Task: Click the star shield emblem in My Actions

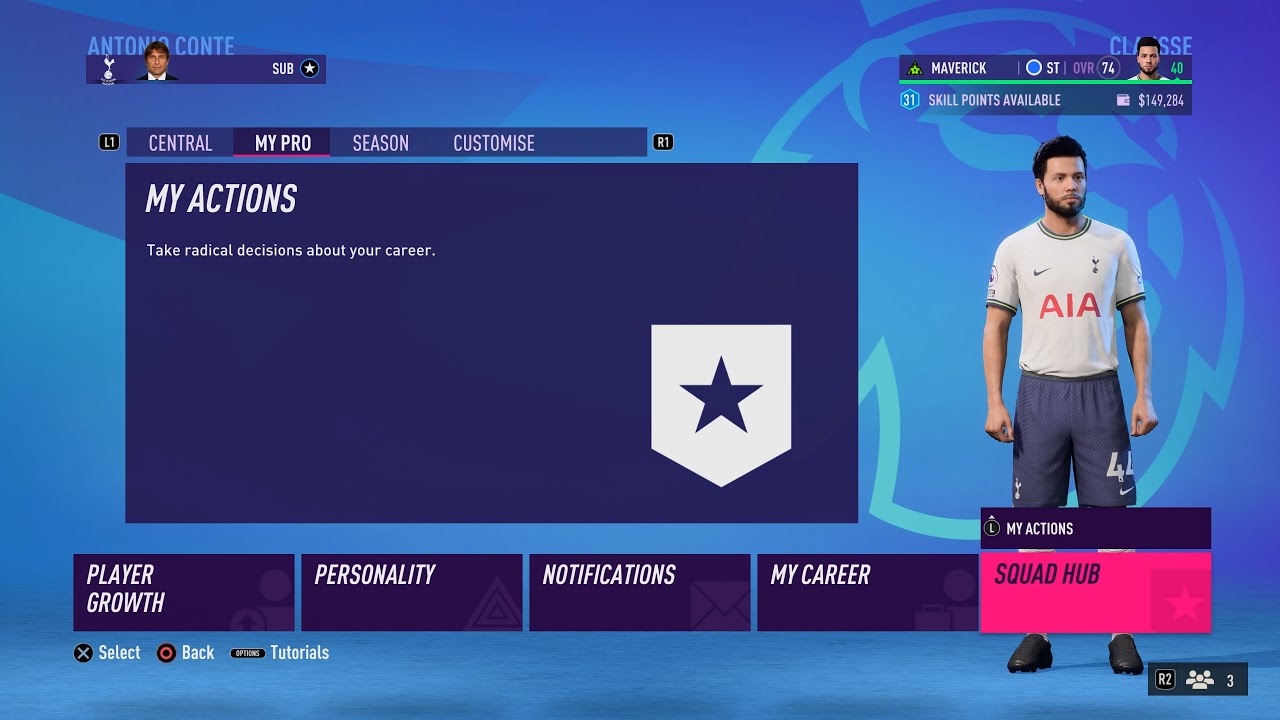Action: (x=720, y=400)
